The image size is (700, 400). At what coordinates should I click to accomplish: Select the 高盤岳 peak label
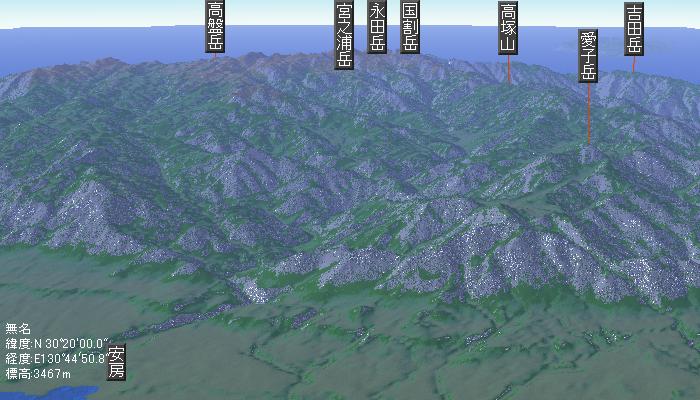click(215, 27)
